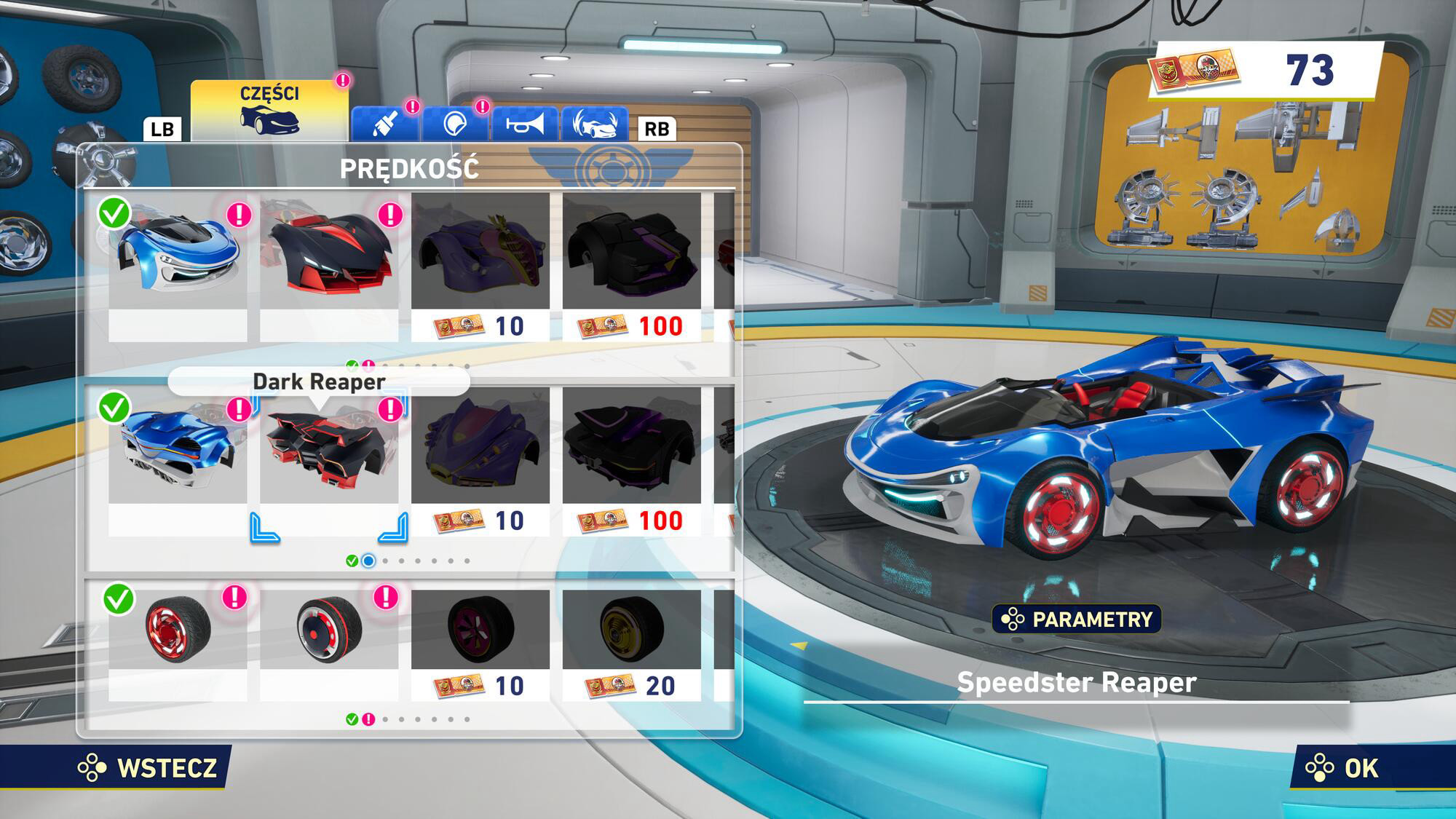Buy the gold-rim wheel costing 20
The image size is (1456, 819).
(632, 644)
